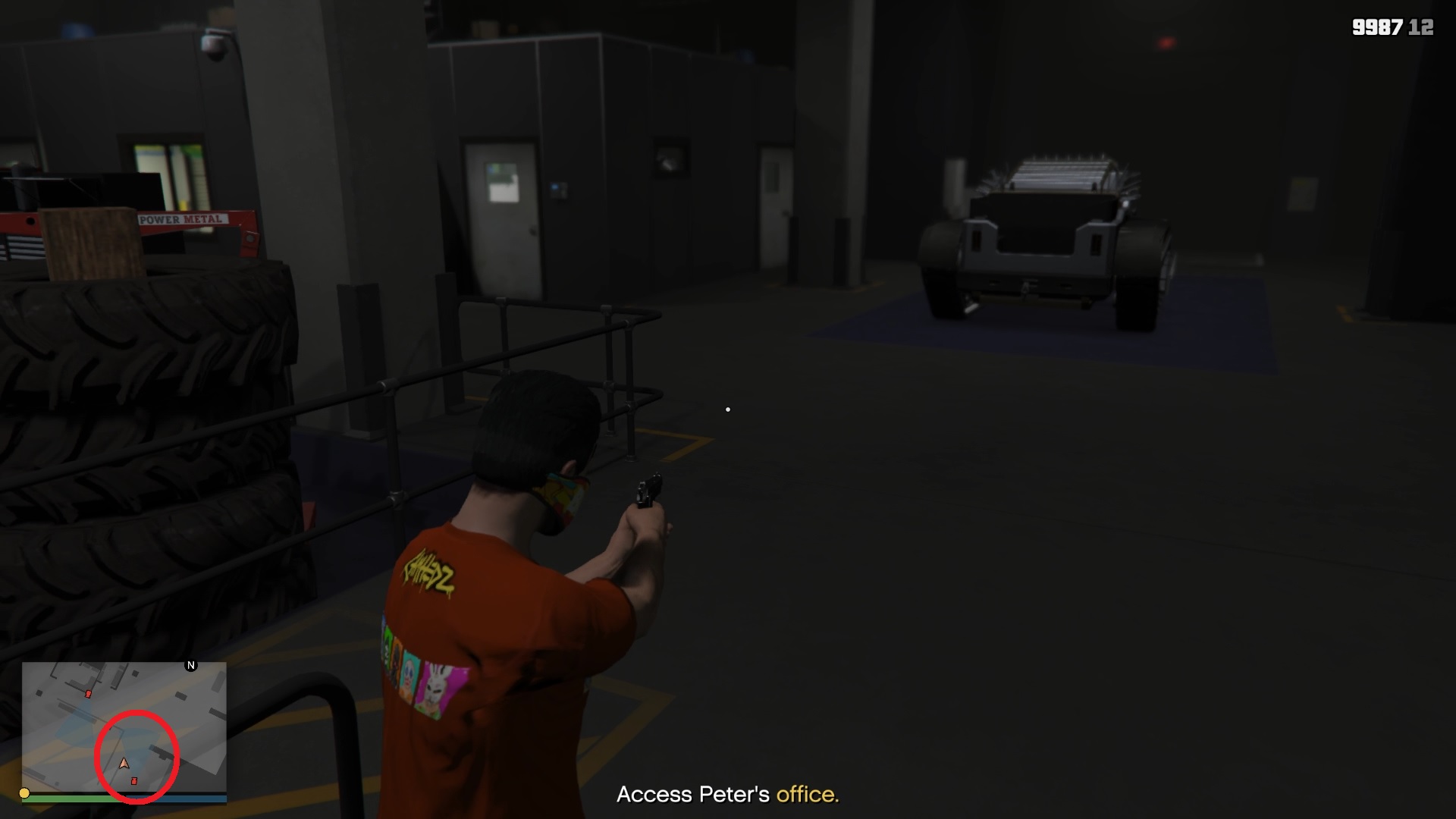Select the player arrow icon on minimap
1456x819 pixels.
tap(124, 764)
